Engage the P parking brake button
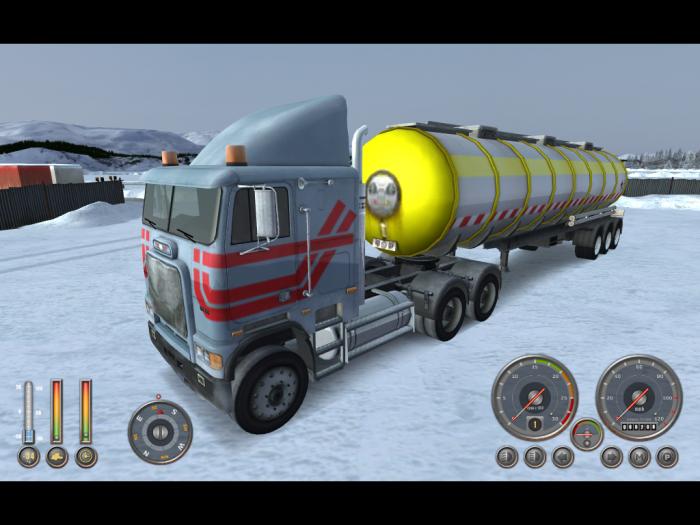This screenshot has width=700, height=525. (667, 457)
